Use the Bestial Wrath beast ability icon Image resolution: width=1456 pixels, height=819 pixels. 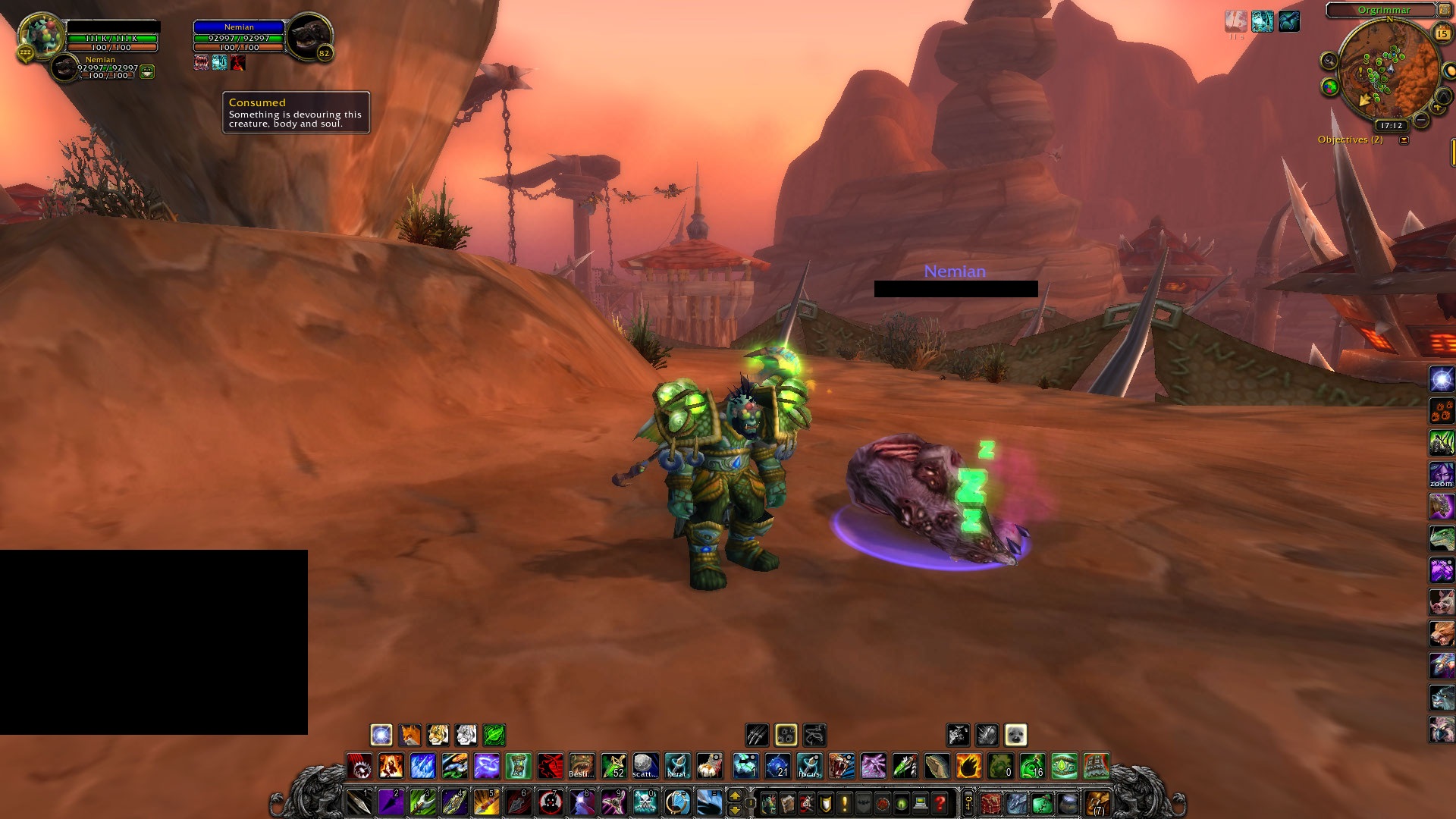582,766
